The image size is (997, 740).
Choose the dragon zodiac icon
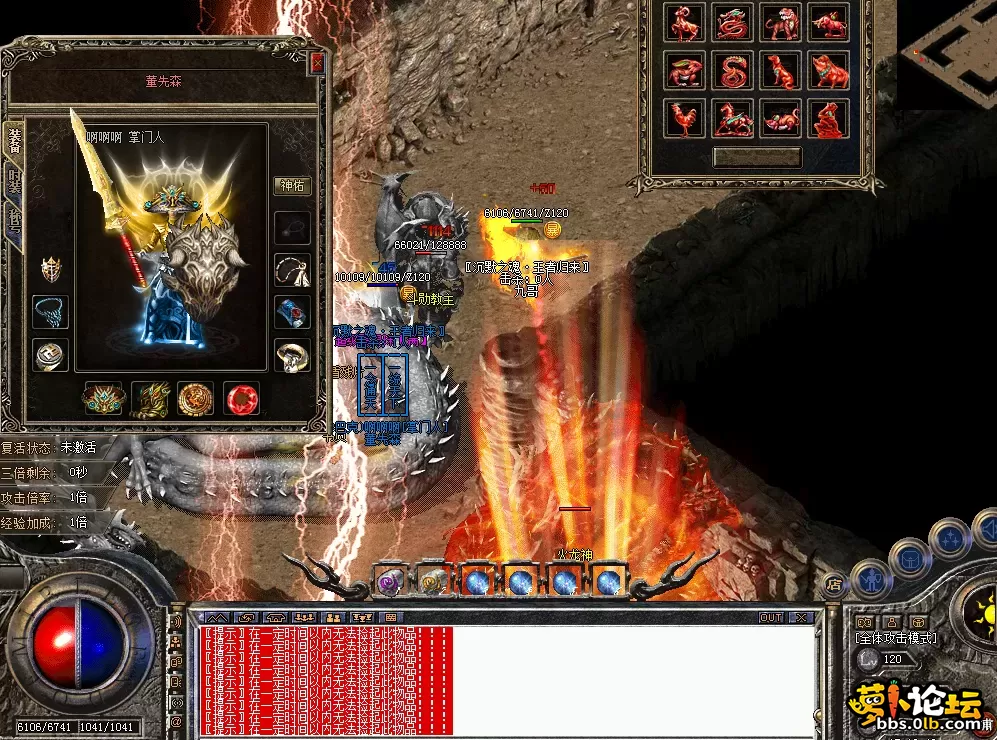point(733,23)
